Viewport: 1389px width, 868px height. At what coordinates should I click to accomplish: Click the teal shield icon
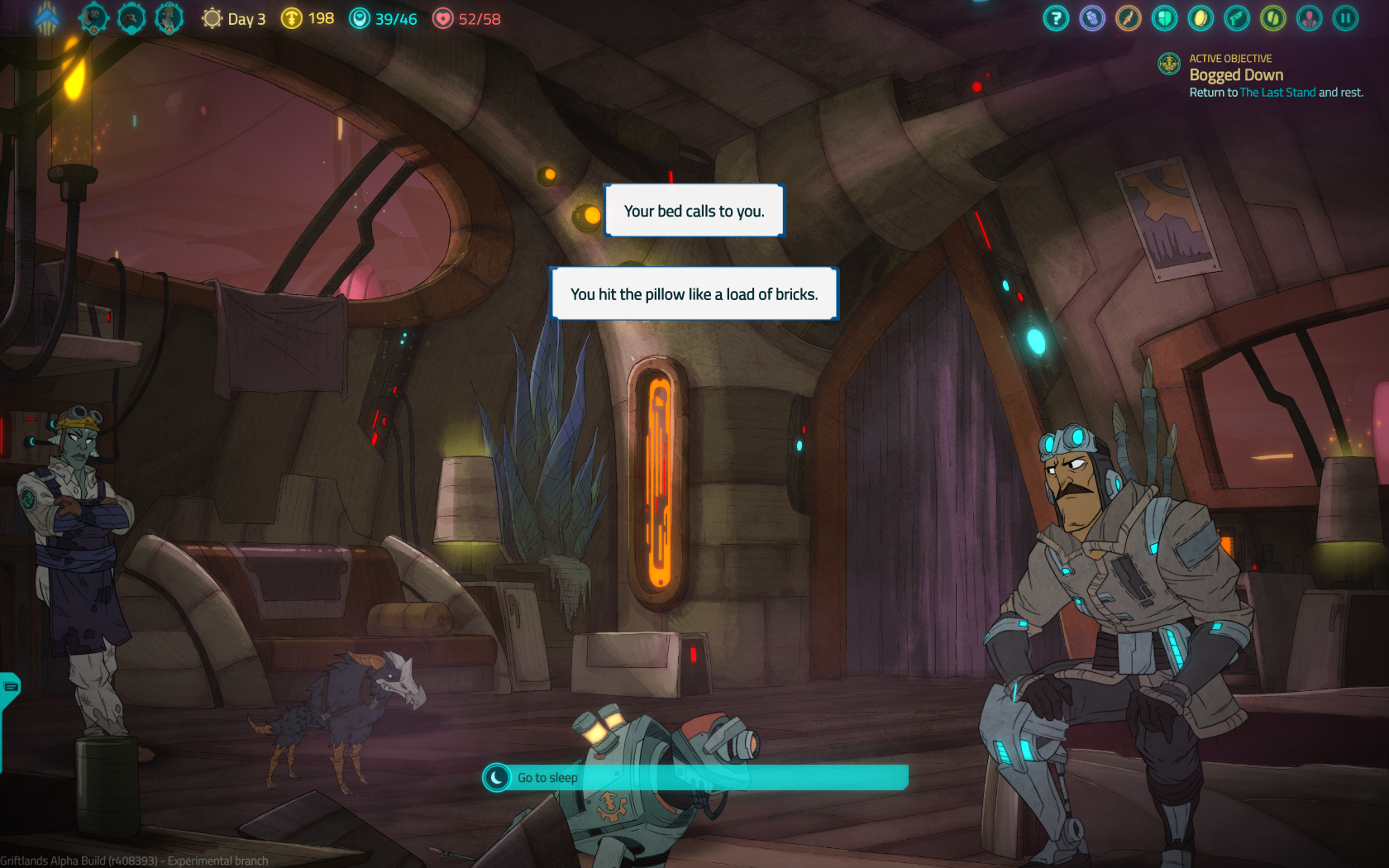[x=1165, y=18]
